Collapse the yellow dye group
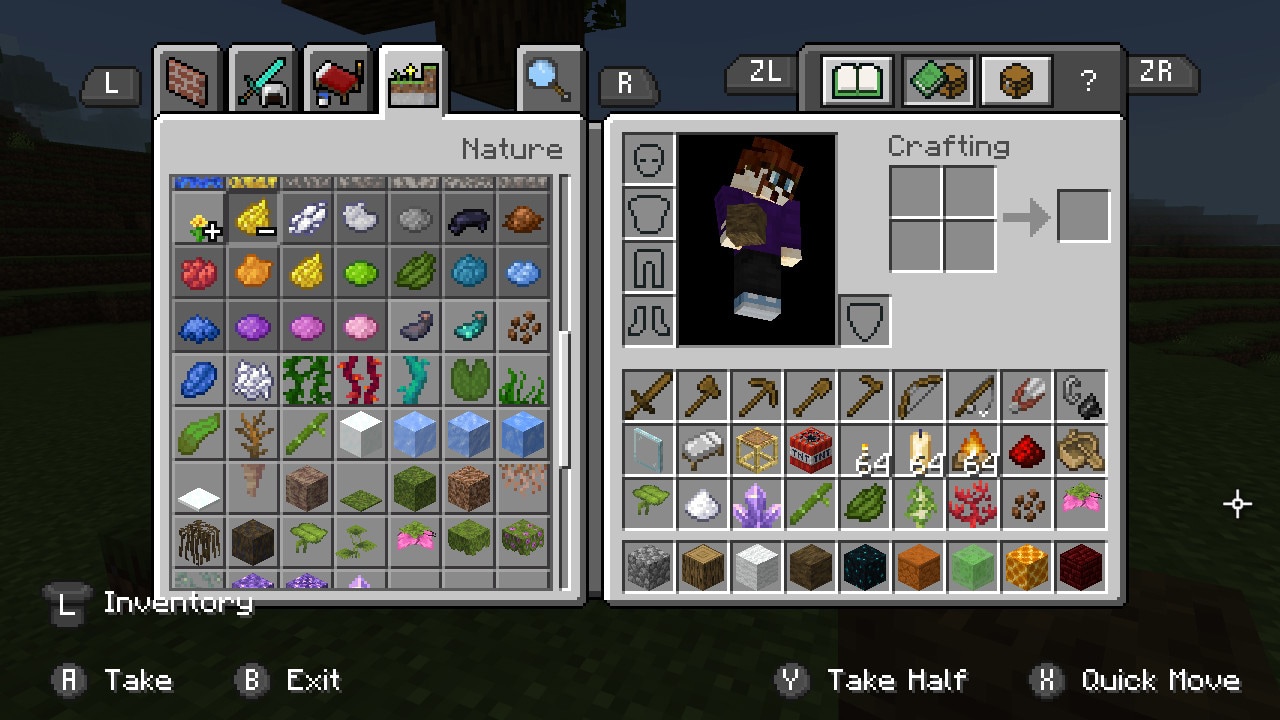The image size is (1280, 720). (x=253, y=218)
